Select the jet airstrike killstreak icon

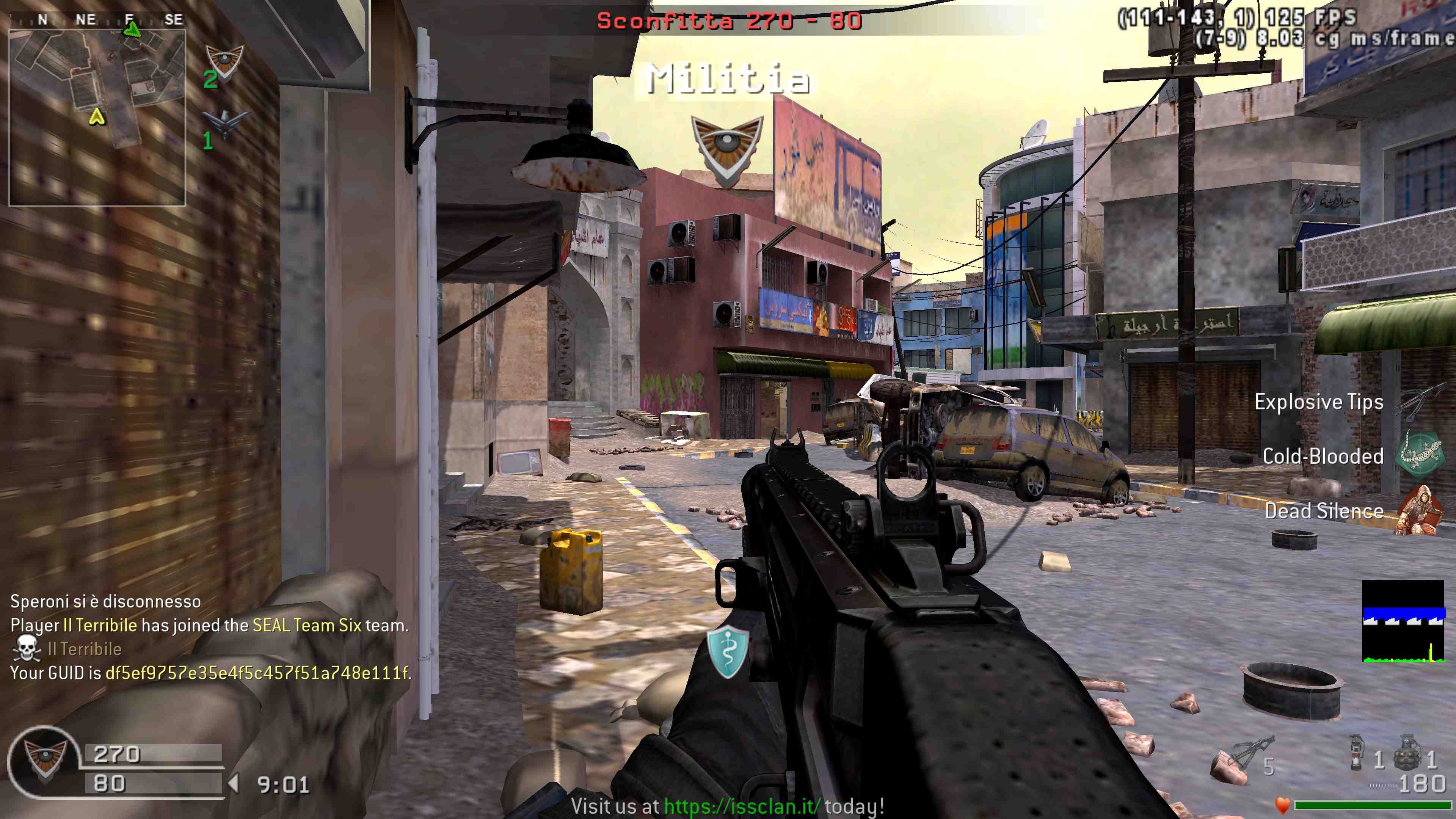[x=225, y=122]
